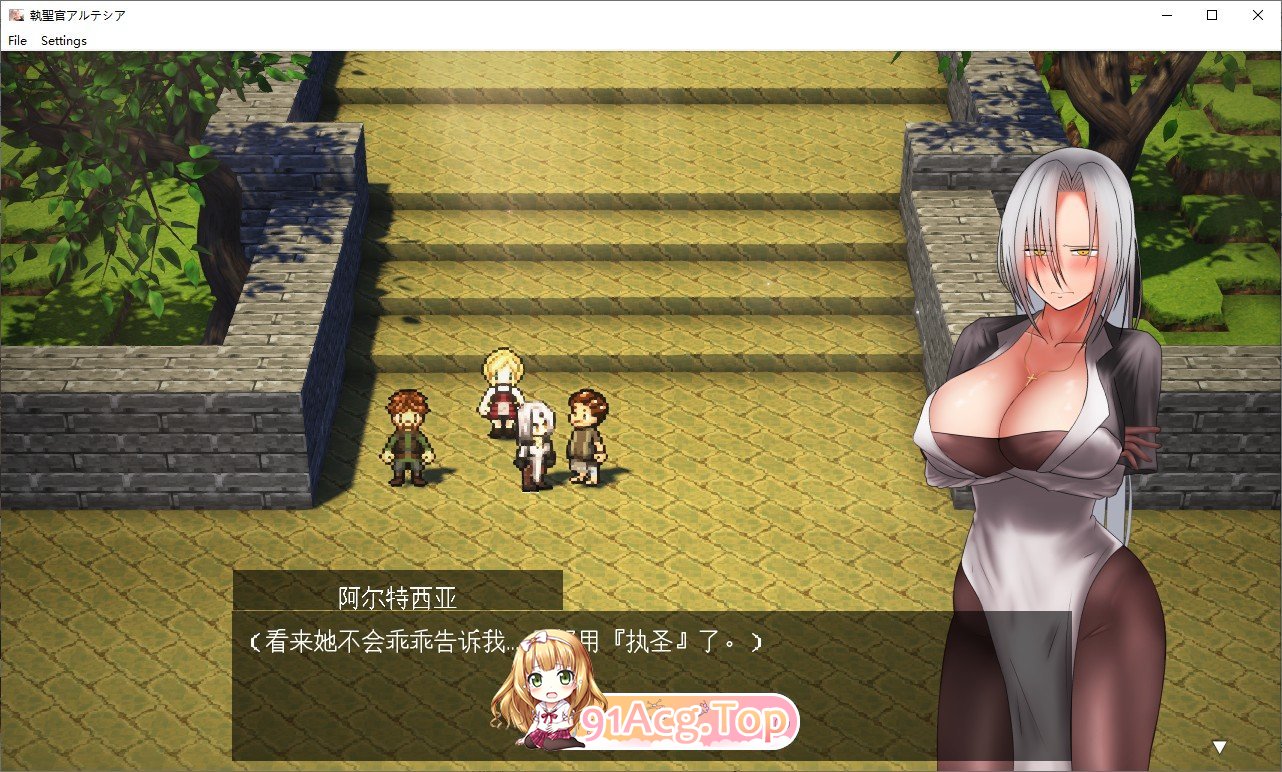Click the dialogue advance arrow
Image resolution: width=1282 pixels, height=772 pixels.
click(x=1218, y=745)
